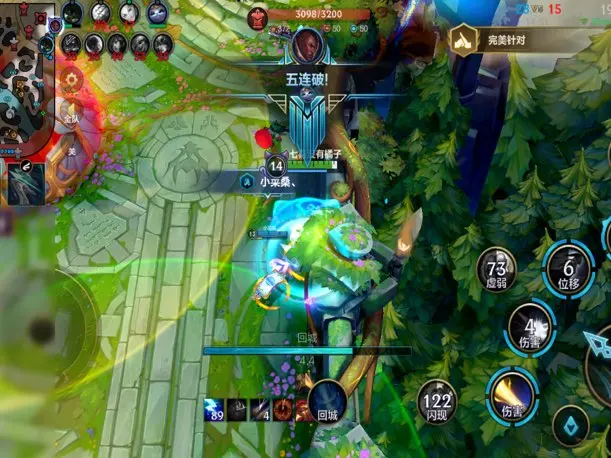This screenshot has height=458, width=611.
Task: Select the champion portrait below the minimap
Action: [27, 182]
